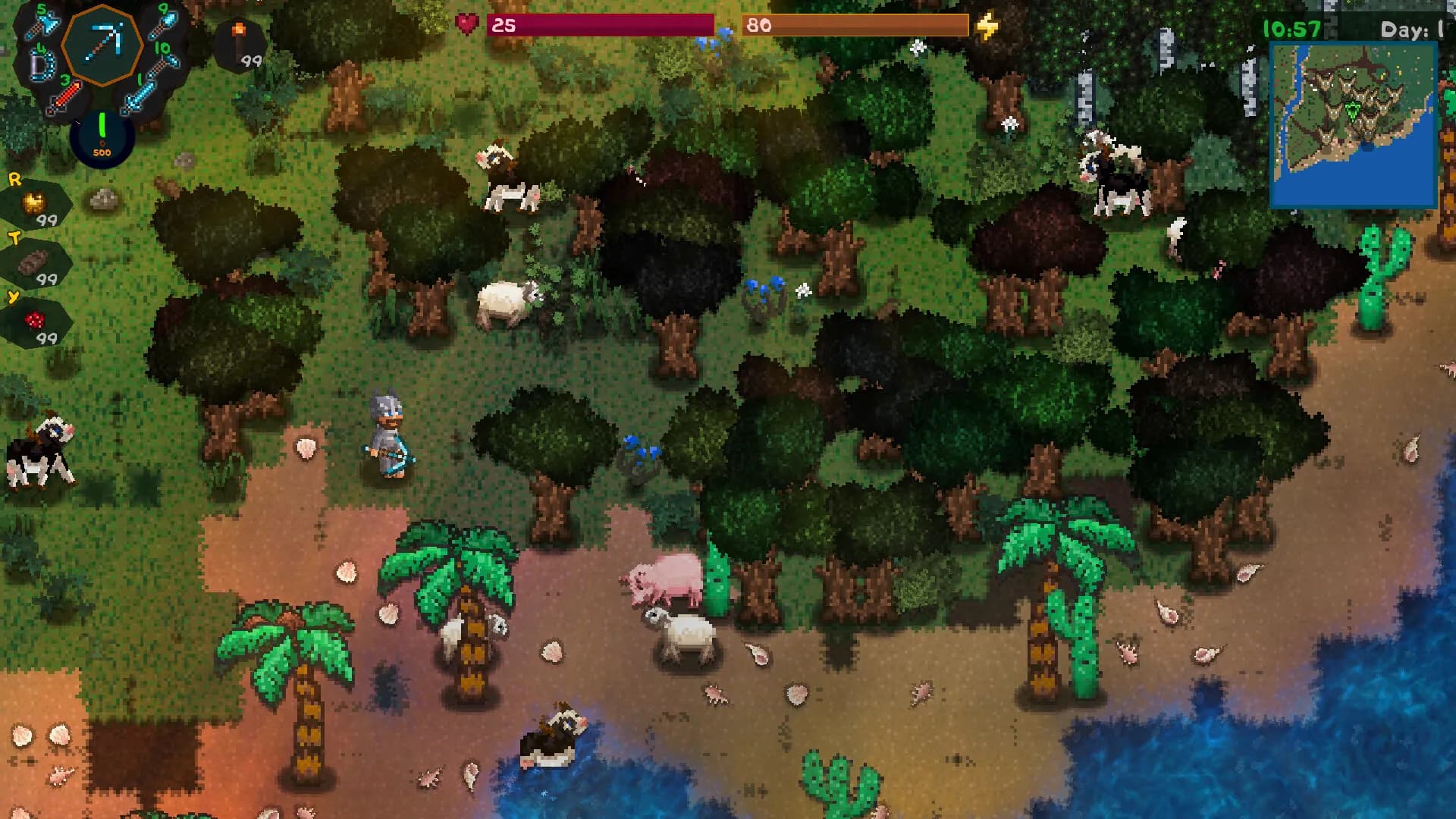Use the brown bread item in slot T
Screen dimensions: 1456x819
35,265
